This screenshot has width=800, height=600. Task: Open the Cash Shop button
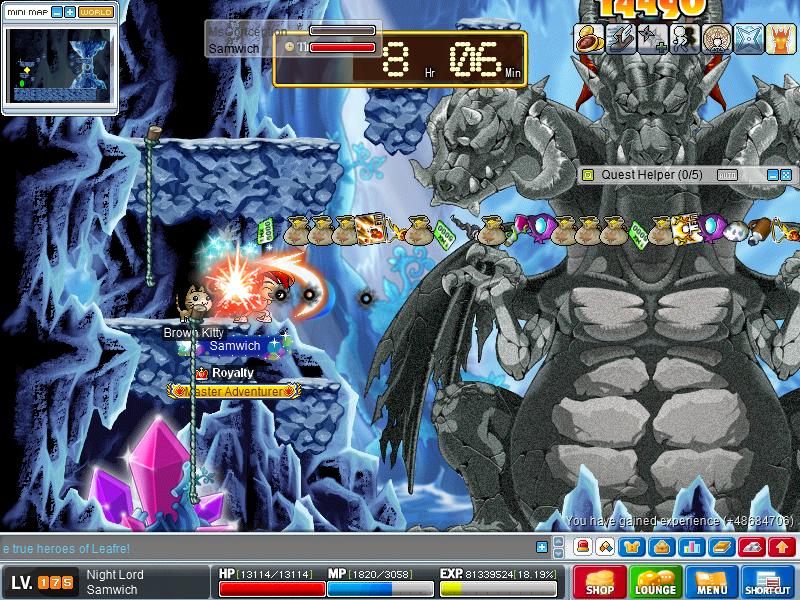pos(600,582)
